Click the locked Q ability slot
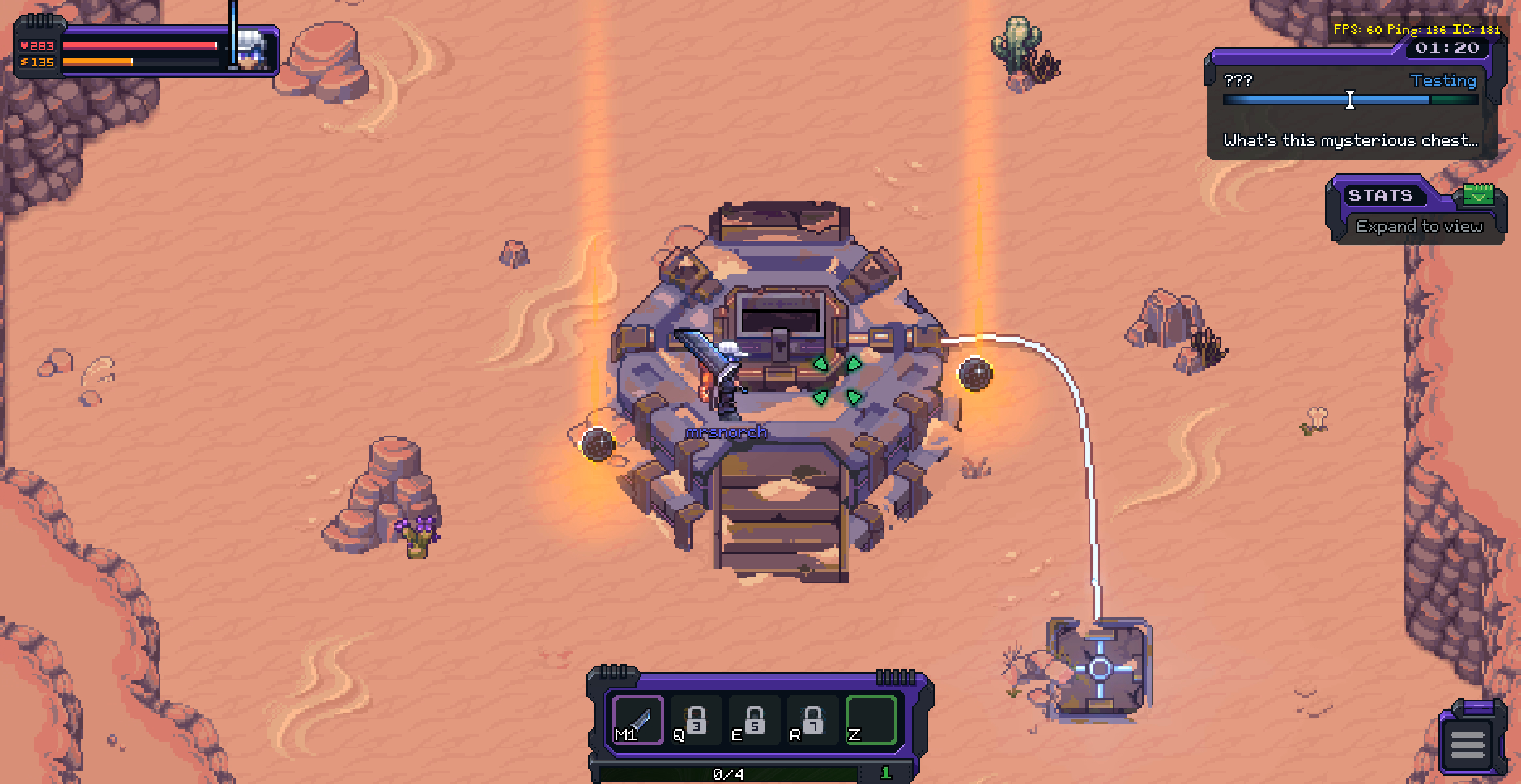This screenshot has width=1521, height=784. pos(695,720)
